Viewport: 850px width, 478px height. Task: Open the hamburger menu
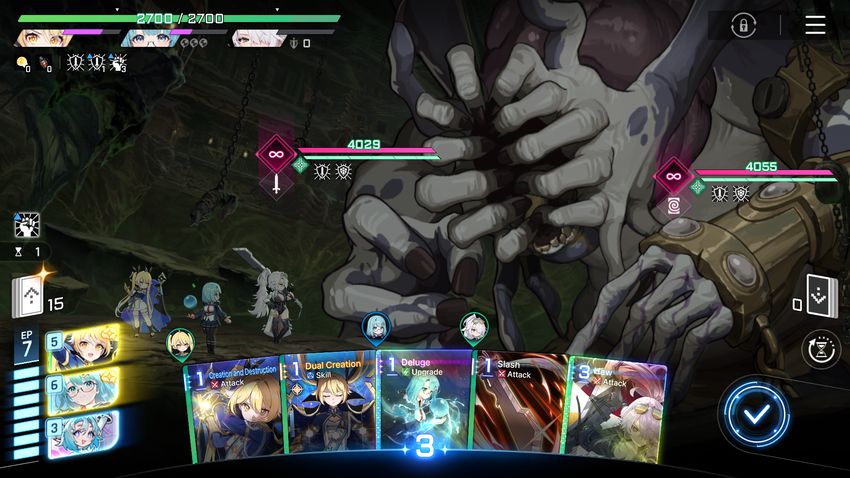[815, 25]
